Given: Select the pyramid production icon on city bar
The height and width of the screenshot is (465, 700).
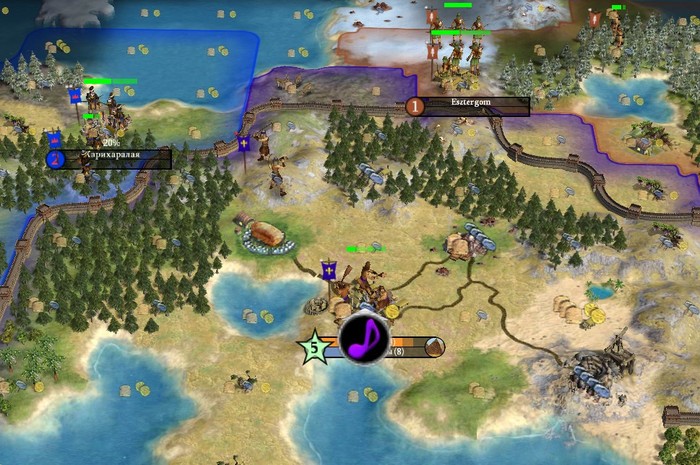Looking at the screenshot, I should 434,348.
